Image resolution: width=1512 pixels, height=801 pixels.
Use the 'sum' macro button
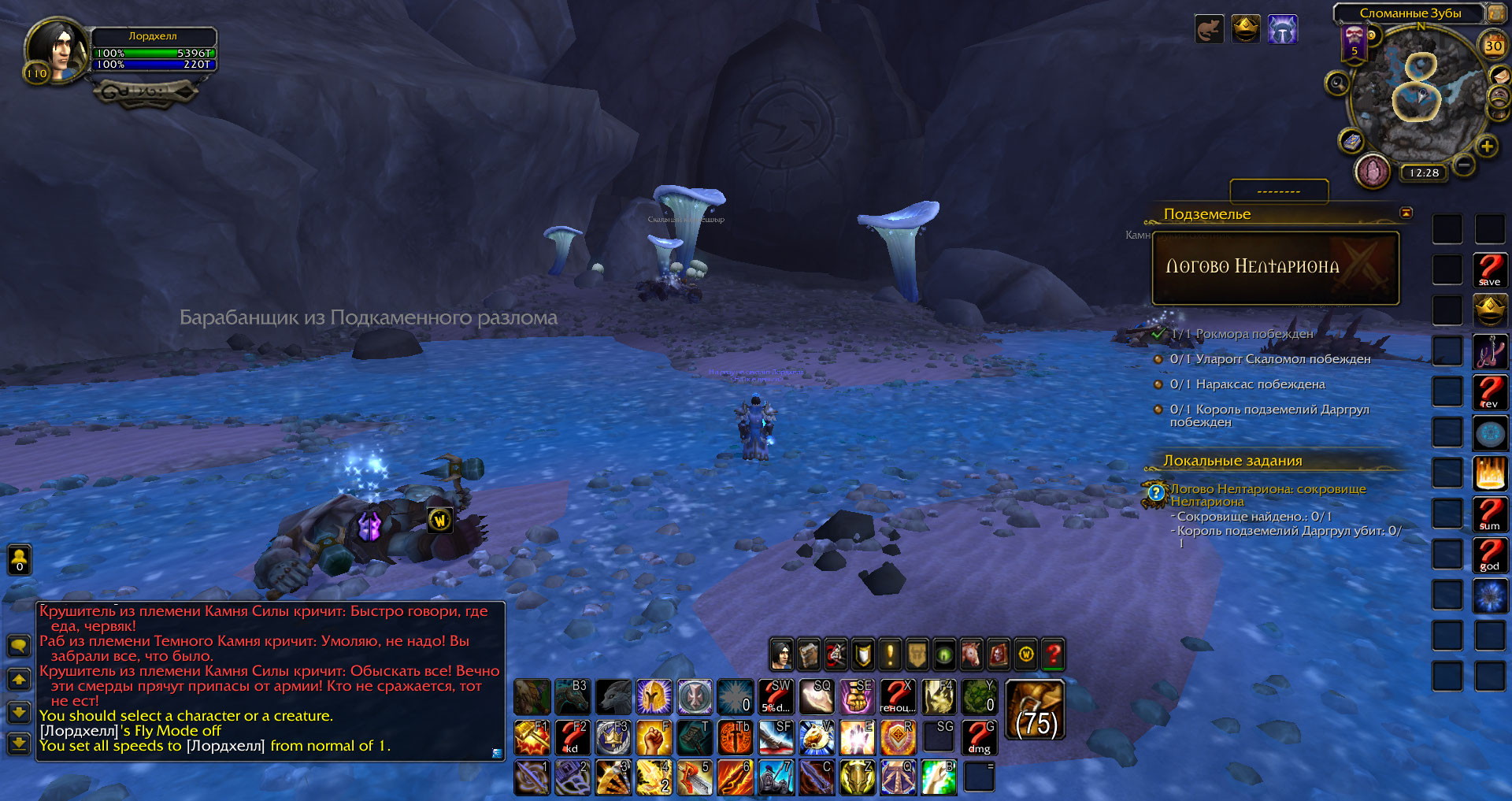coord(1489,514)
